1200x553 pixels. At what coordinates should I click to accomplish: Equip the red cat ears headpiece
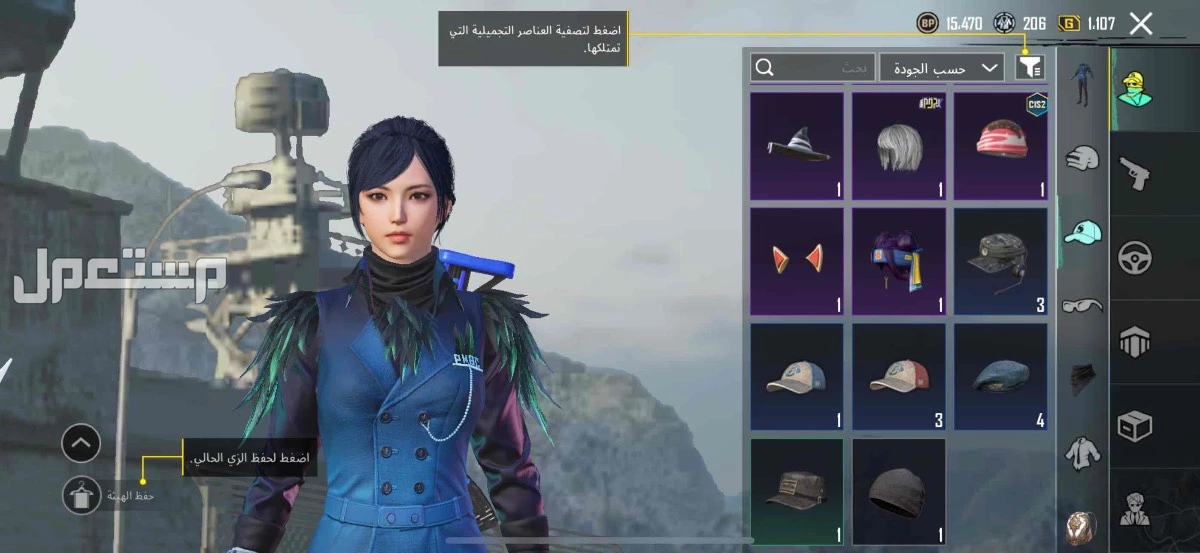(x=797, y=261)
